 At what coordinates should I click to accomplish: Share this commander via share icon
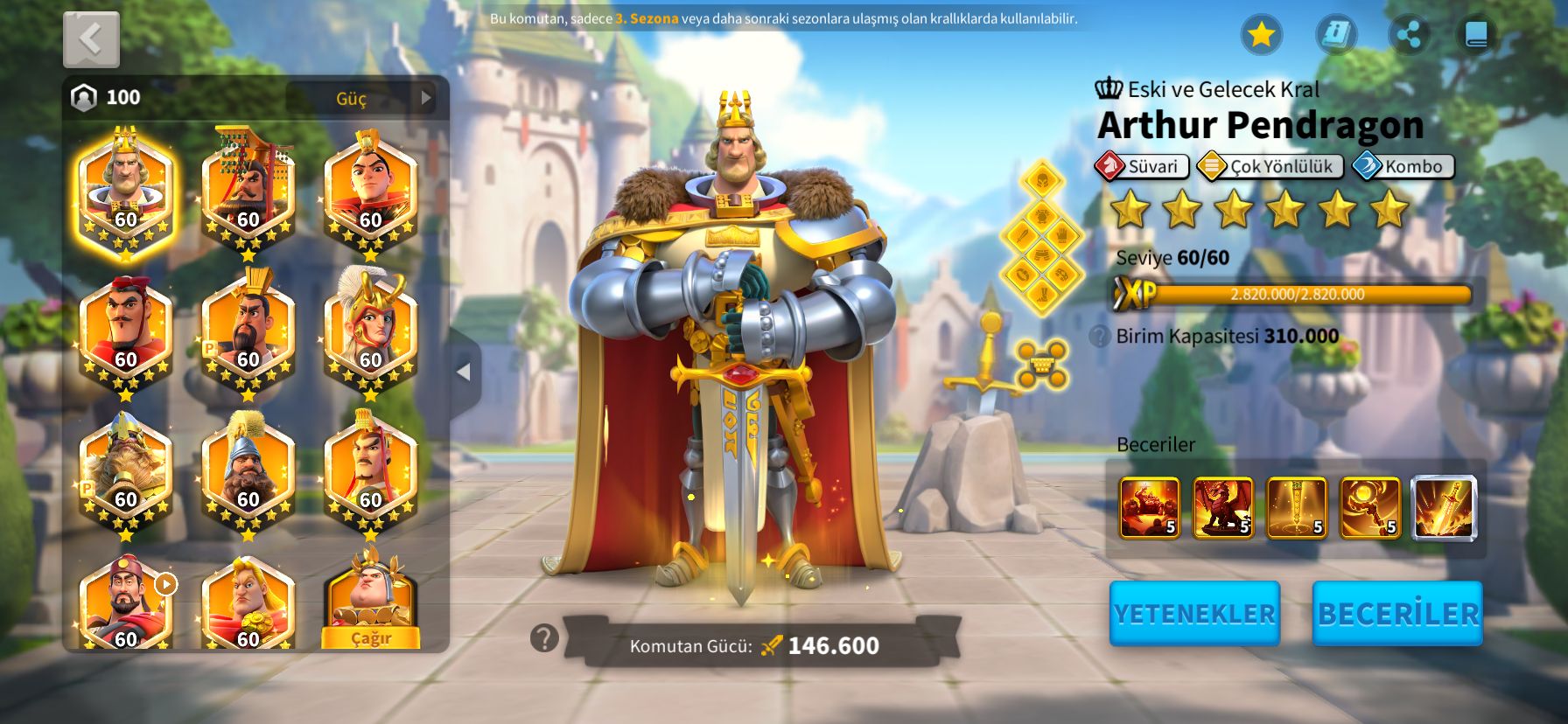click(1409, 35)
